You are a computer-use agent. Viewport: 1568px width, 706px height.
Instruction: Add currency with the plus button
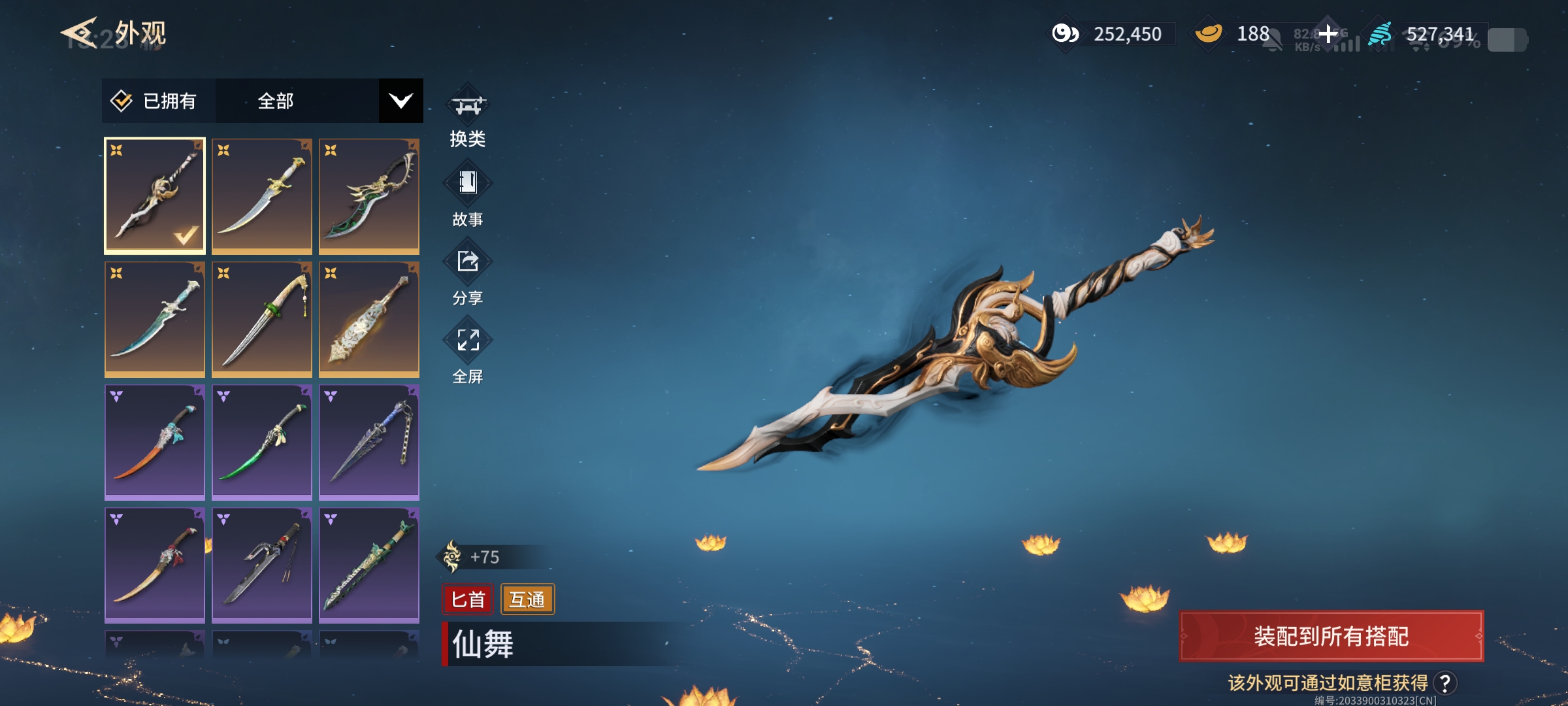coord(1328,33)
